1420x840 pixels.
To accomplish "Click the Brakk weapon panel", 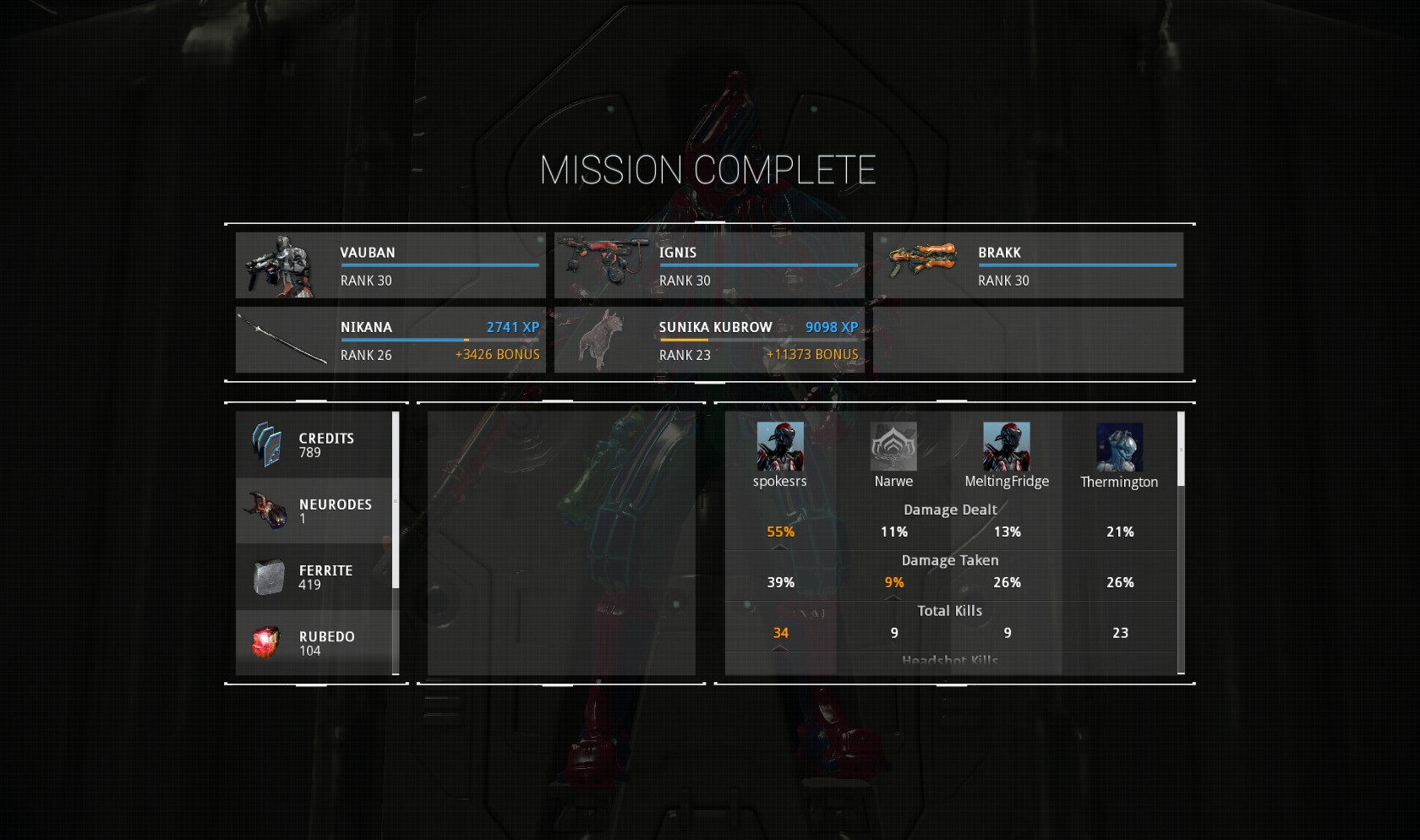I will coord(1028,265).
